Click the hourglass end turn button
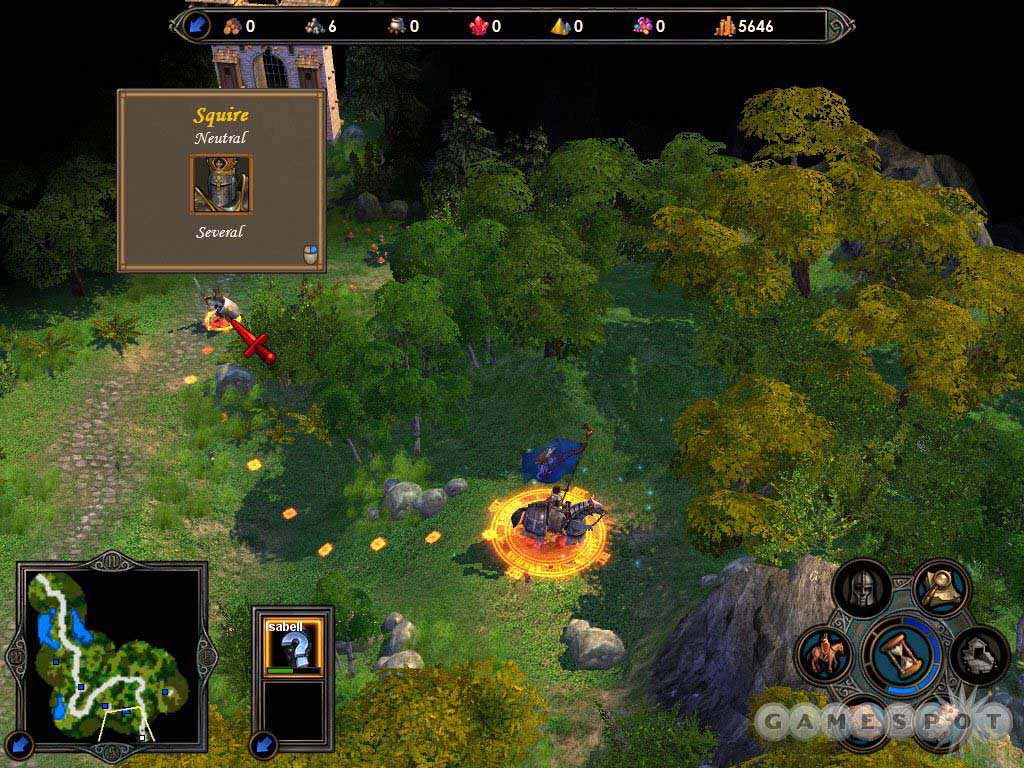This screenshot has height=768, width=1024. [x=905, y=654]
